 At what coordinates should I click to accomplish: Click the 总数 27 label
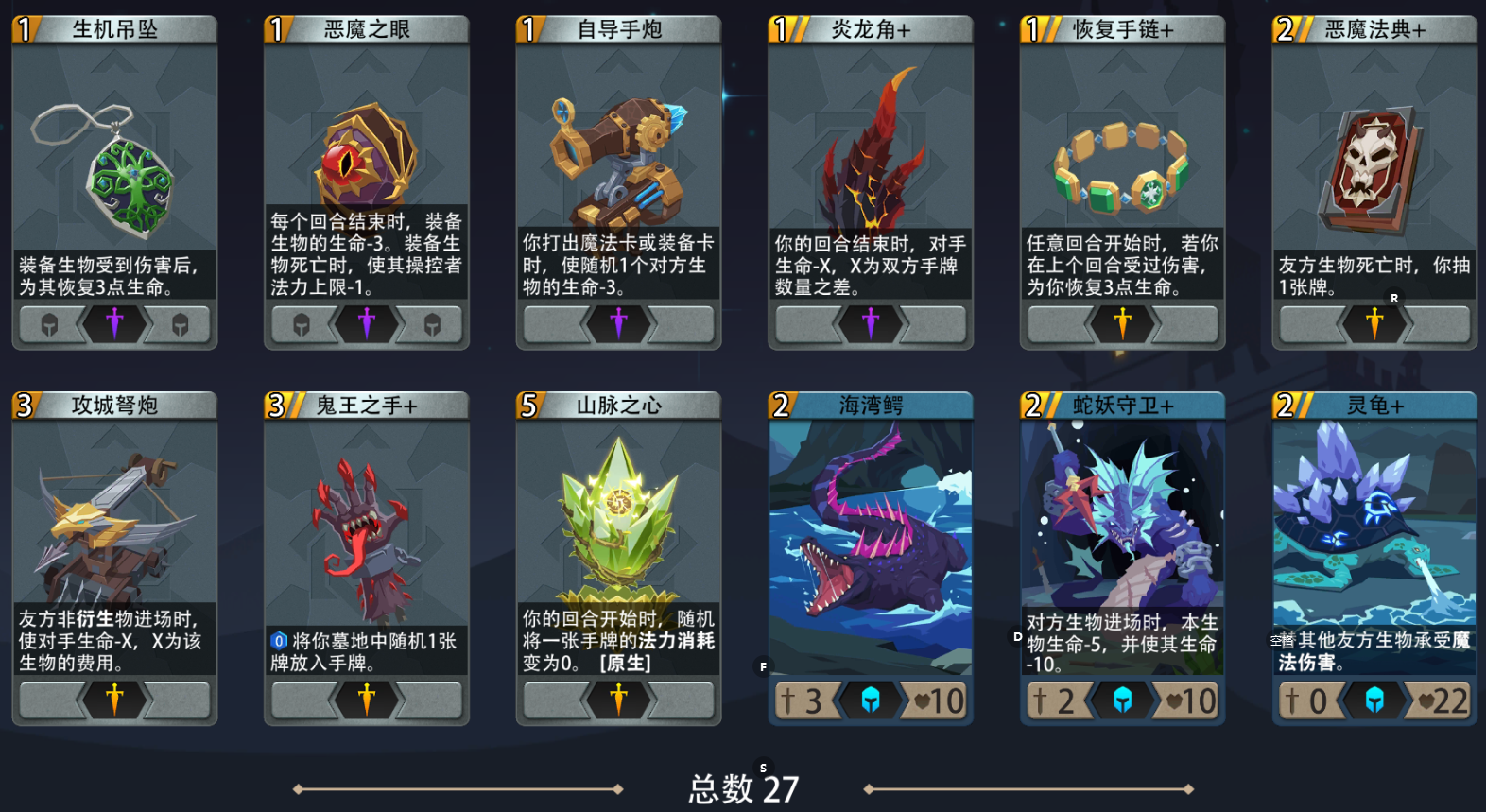[743, 786]
